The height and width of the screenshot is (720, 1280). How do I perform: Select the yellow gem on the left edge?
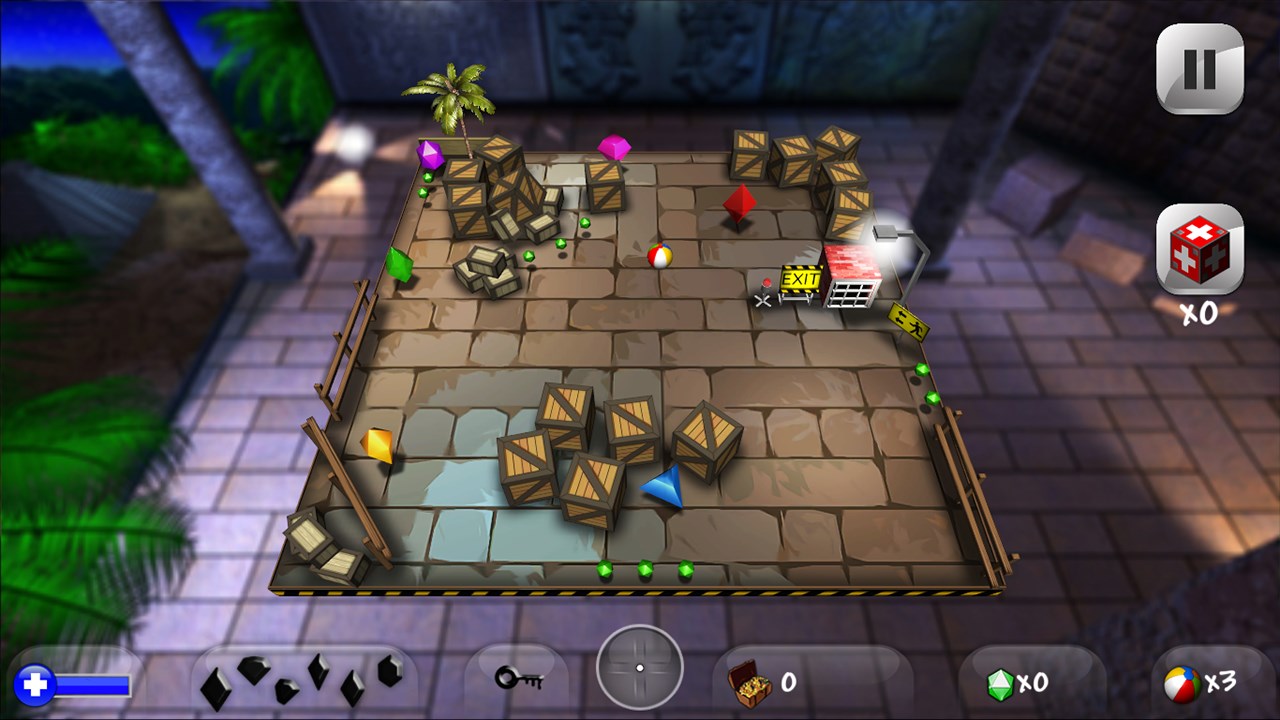(378, 446)
